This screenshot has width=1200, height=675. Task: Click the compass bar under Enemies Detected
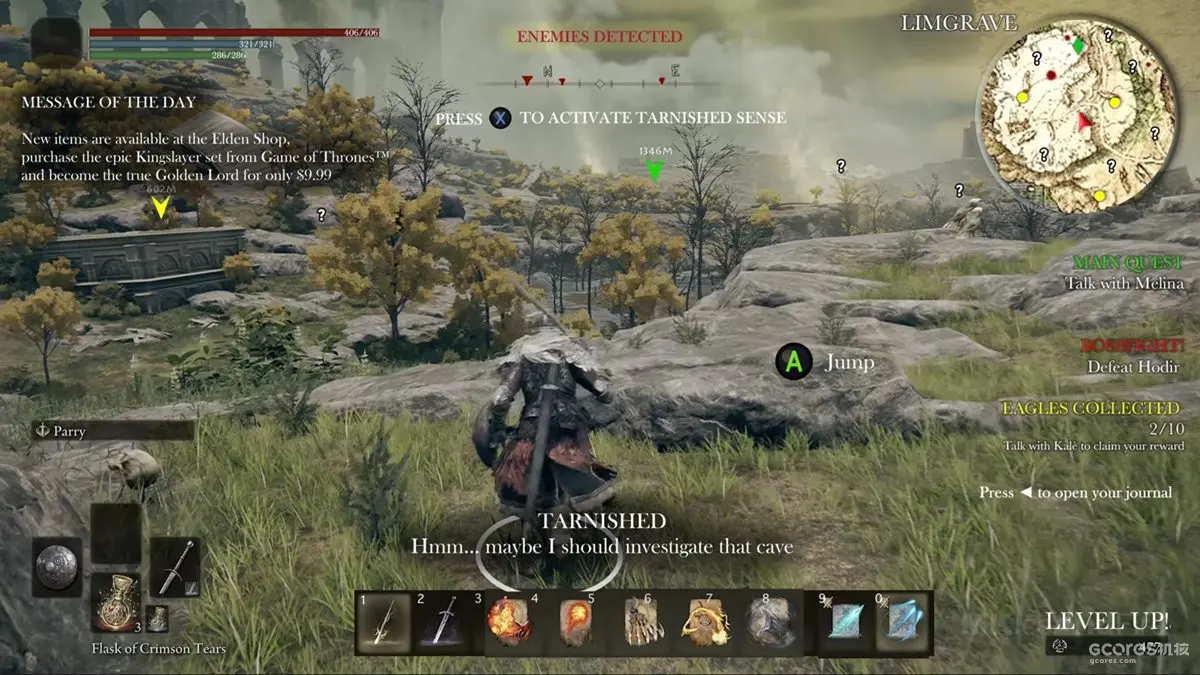[x=598, y=81]
